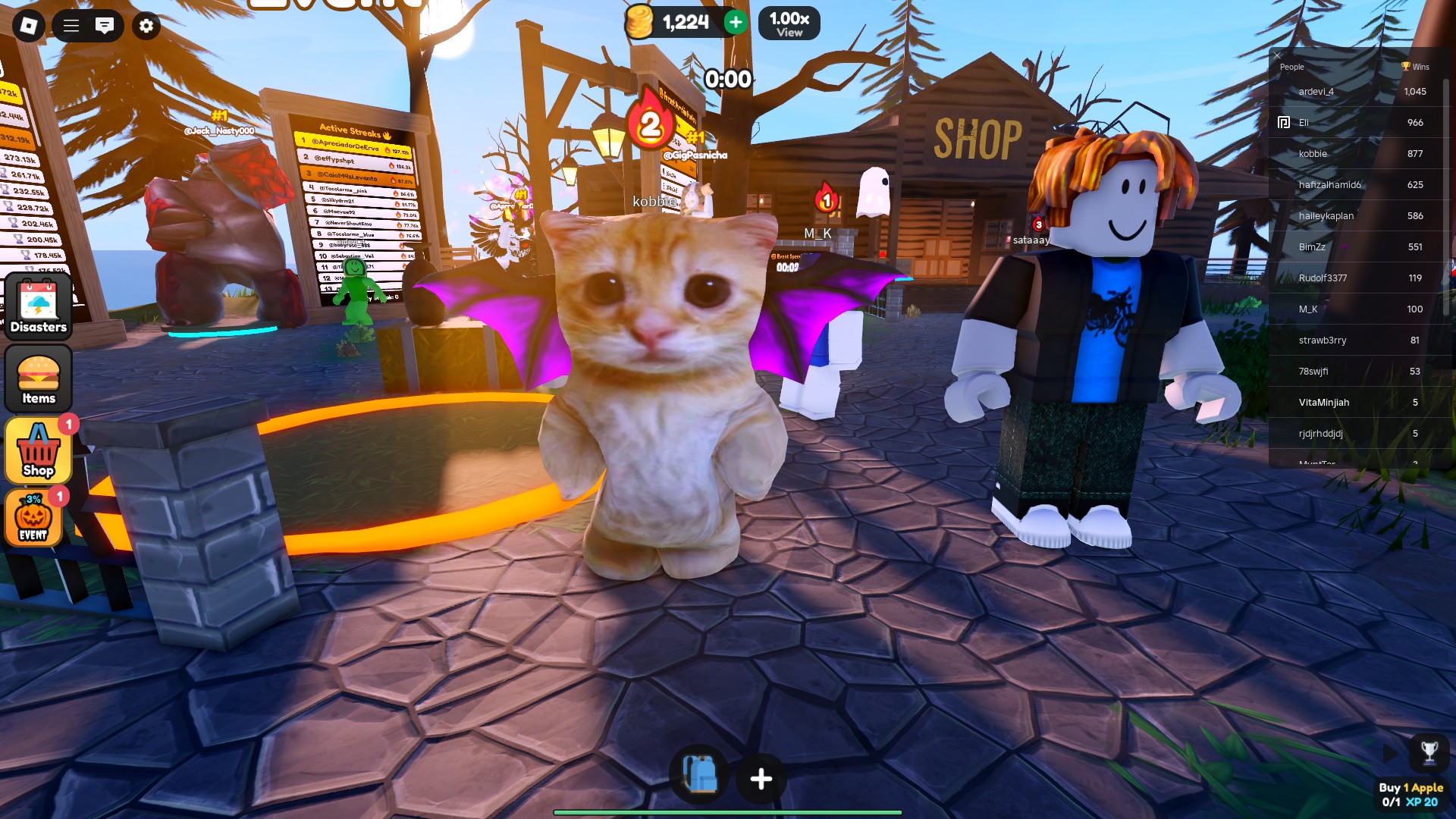
Task: Open the Shop basket icon
Action: point(36,449)
